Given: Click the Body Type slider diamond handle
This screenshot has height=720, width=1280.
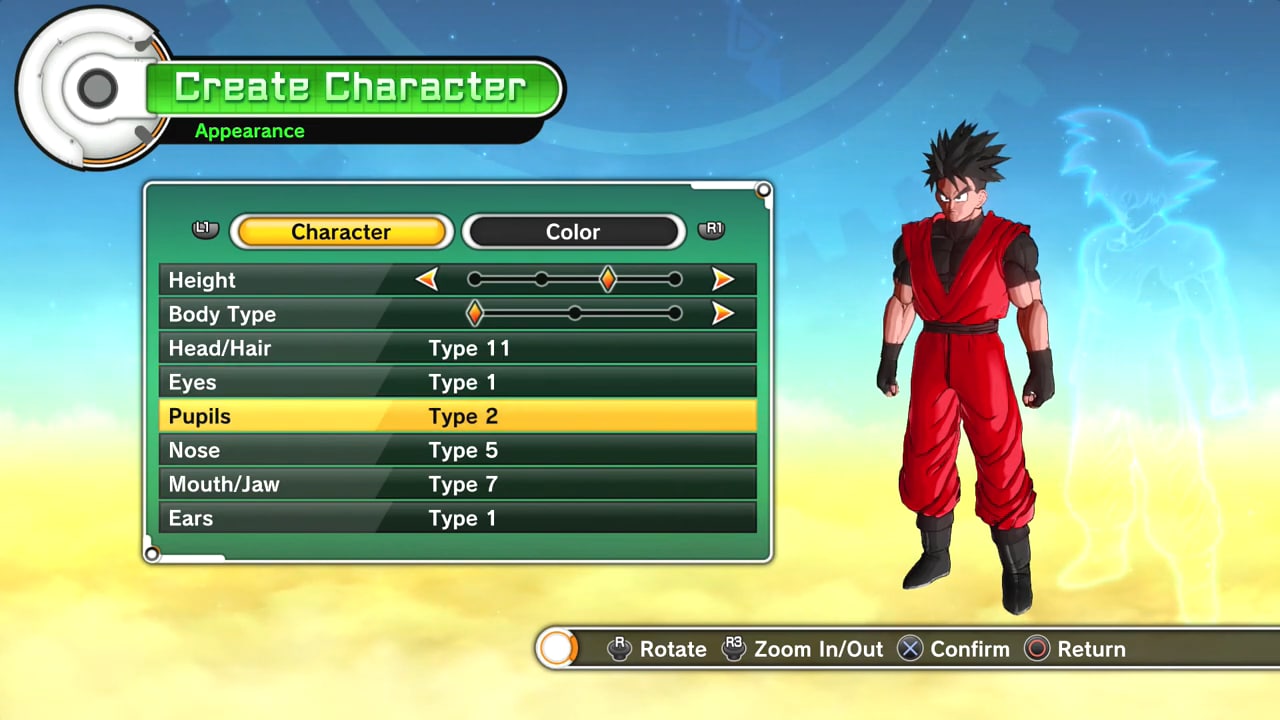Looking at the screenshot, I should (x=475, y=314).
